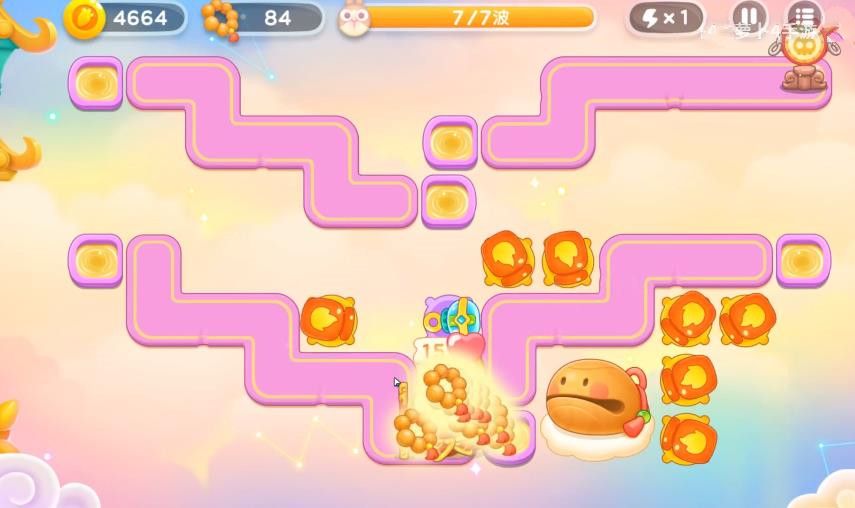Image resolution: width=855 pixels, height=508 pixels.
Task: Open the list menu button
Action: 803,17
